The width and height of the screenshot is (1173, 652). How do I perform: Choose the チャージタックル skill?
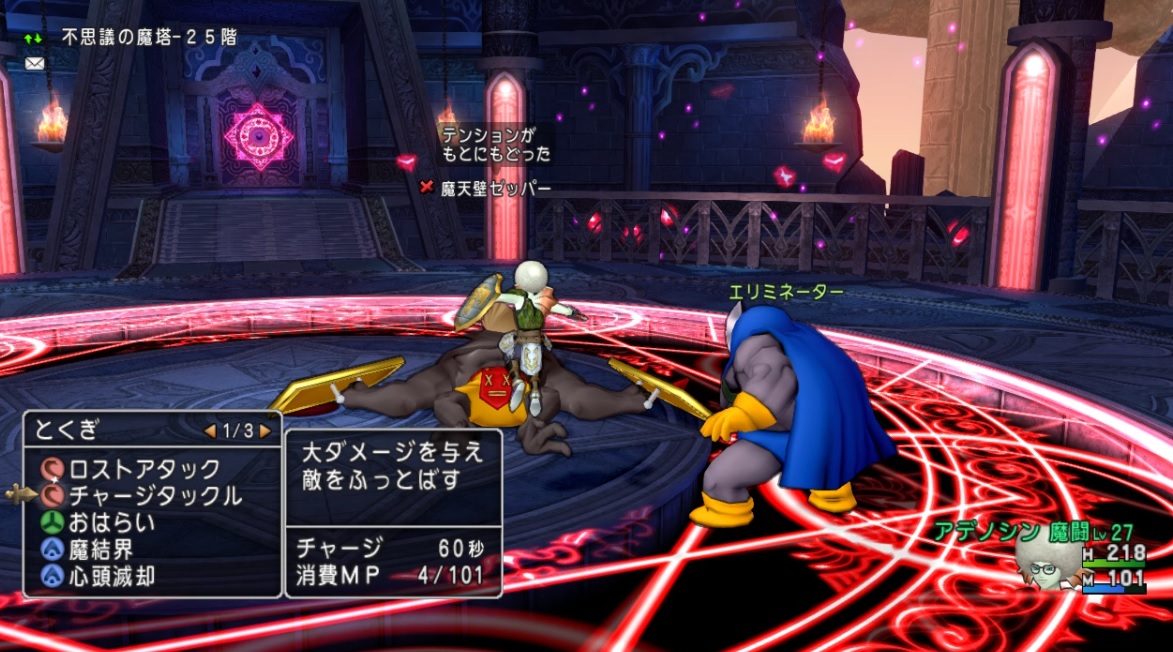(x=154, y=495)
